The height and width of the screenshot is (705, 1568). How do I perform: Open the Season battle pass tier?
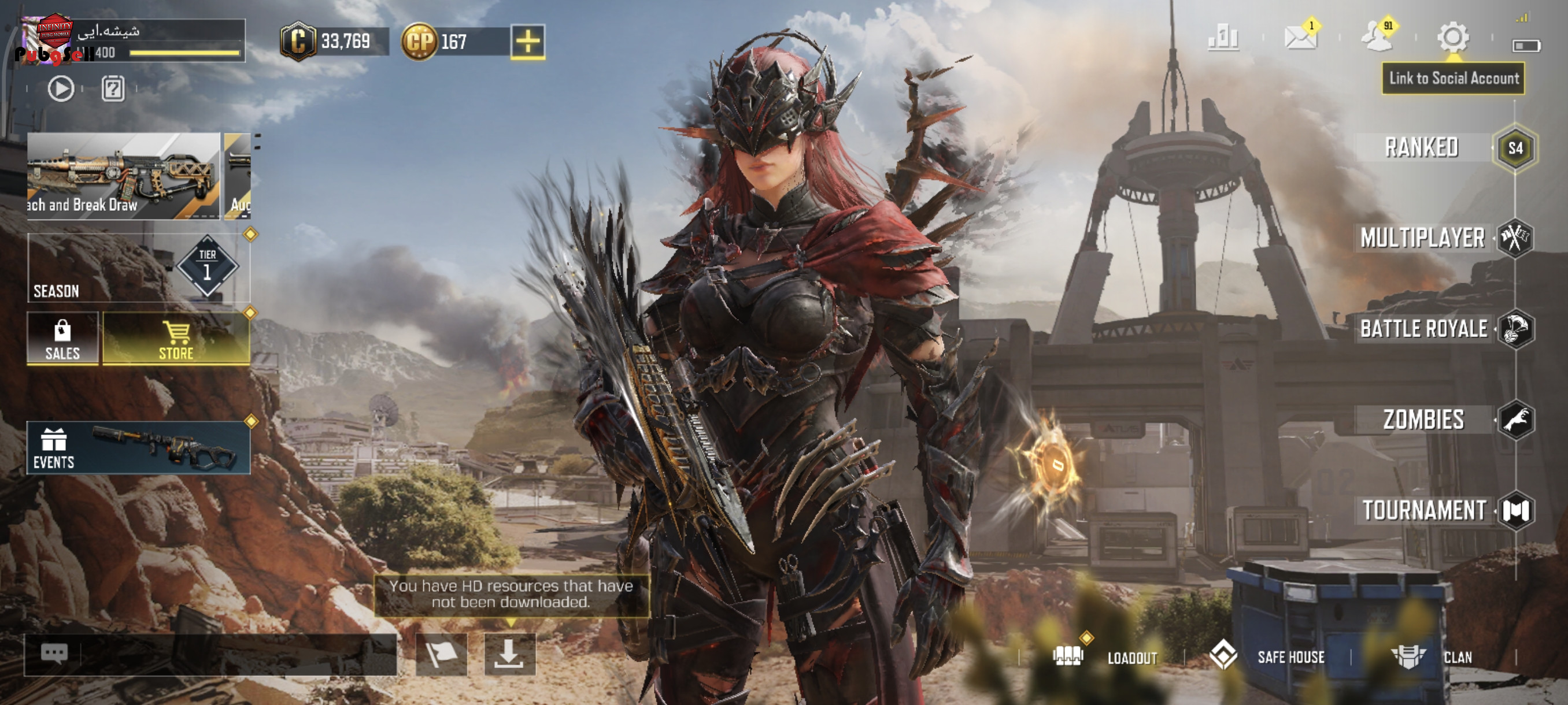(138, 268)
